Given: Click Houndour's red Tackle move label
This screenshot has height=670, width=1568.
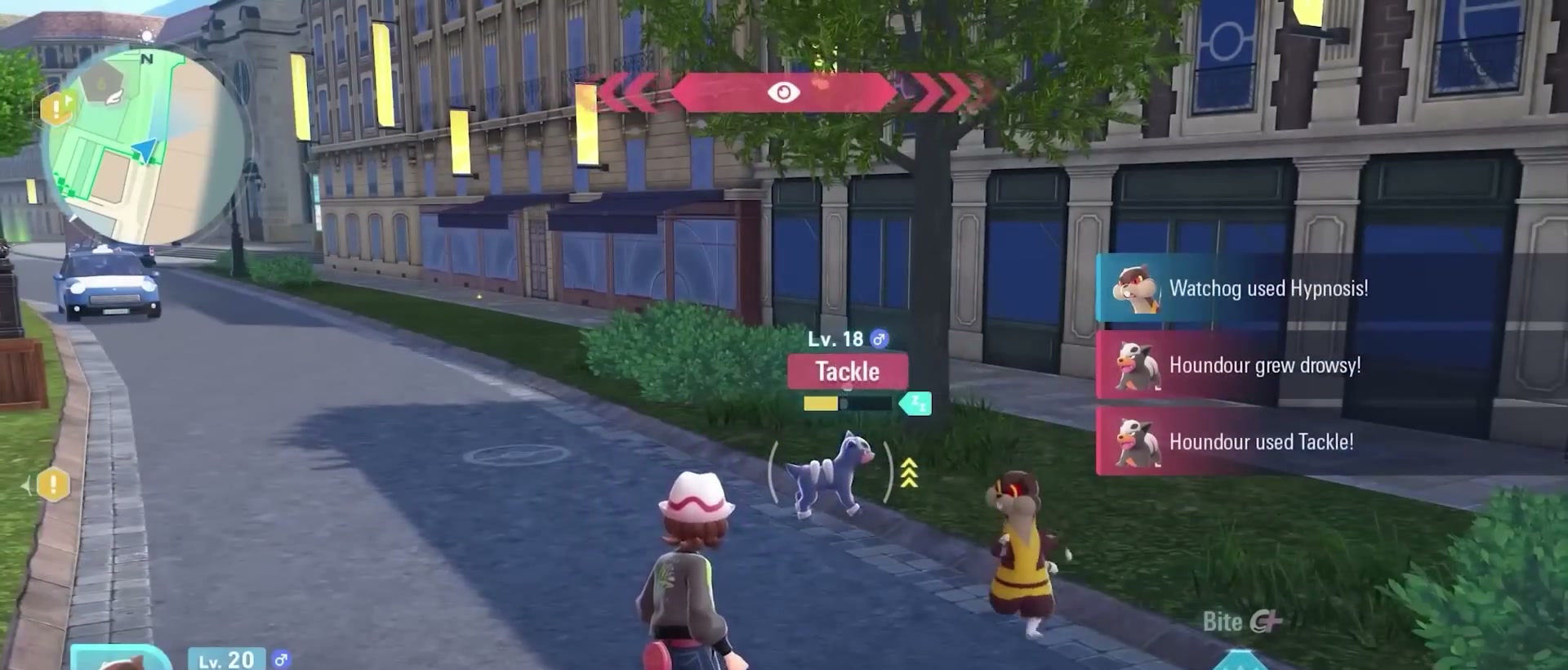Looking at the screenshot, I should point(848,372).
